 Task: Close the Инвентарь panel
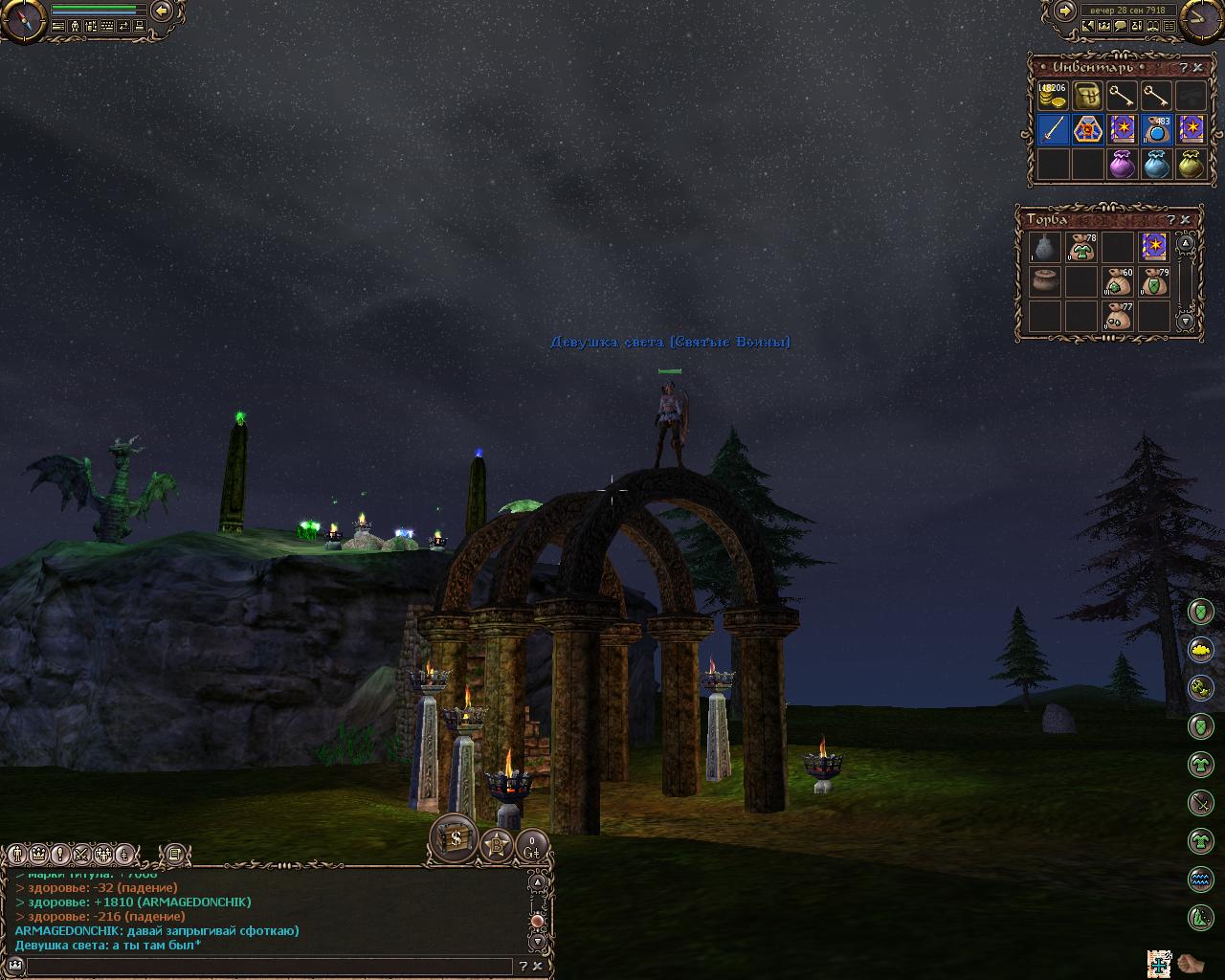(x=1197, y=68)
